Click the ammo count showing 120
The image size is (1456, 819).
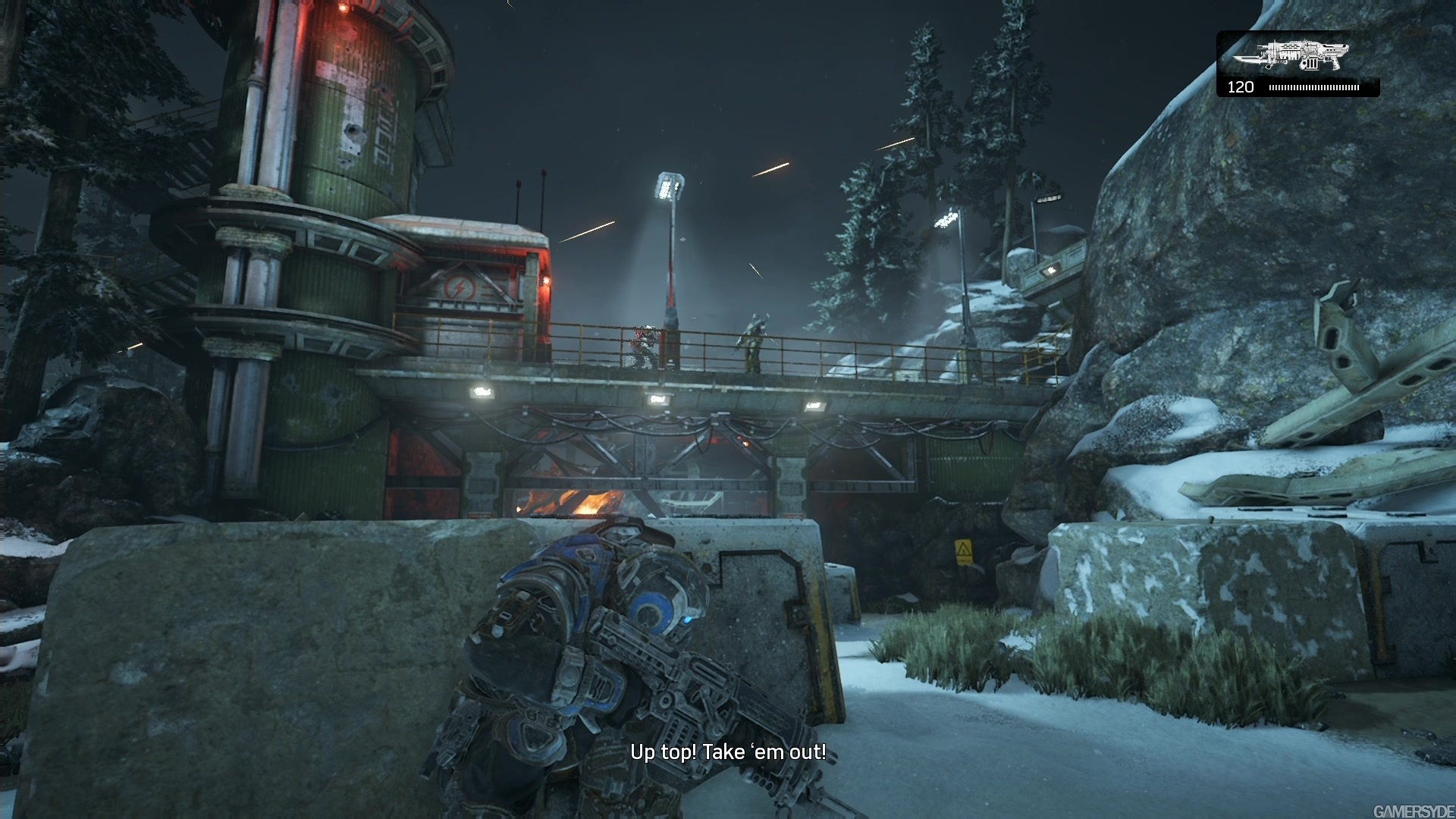point(1239,87)
